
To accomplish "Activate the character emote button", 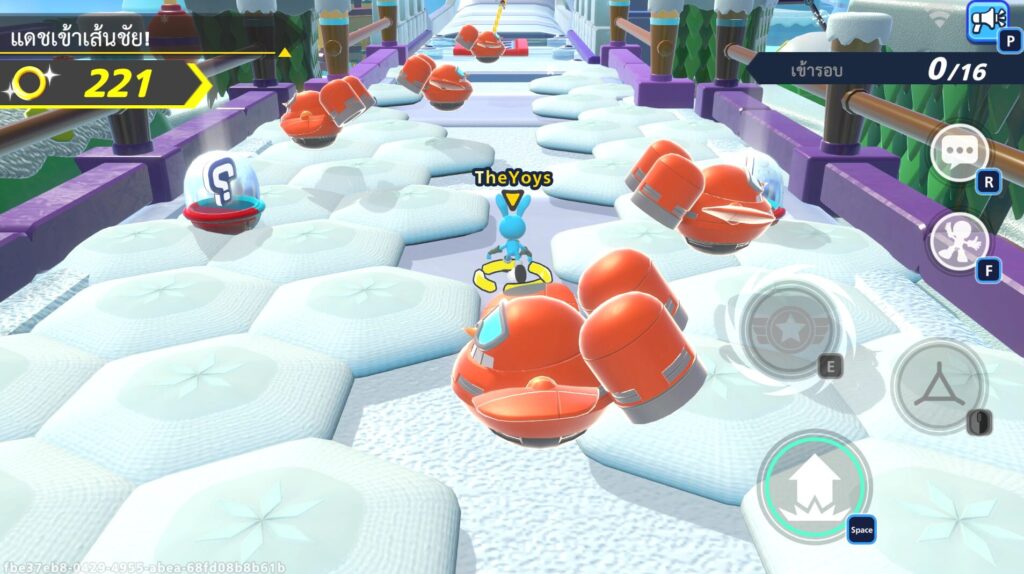I will [x=959, y=242].
